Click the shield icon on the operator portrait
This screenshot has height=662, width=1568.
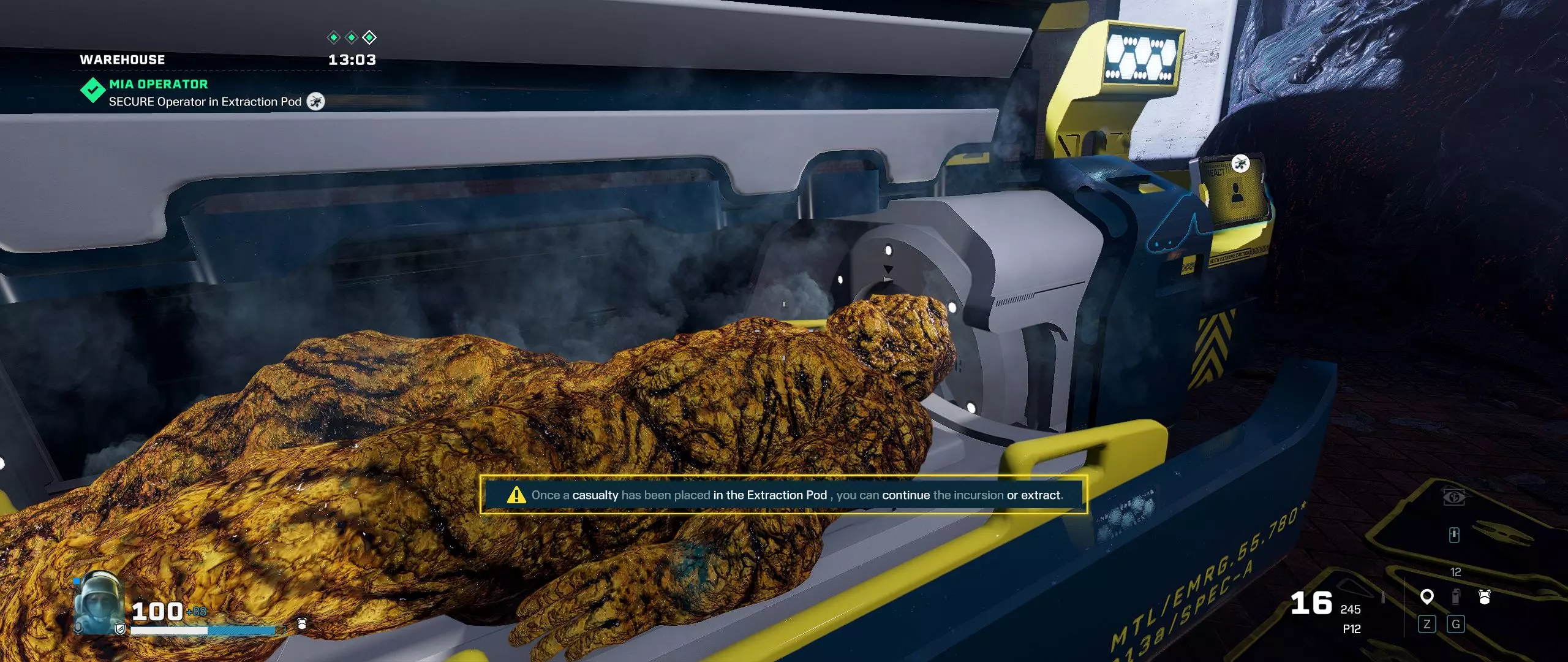click(120, 630)
